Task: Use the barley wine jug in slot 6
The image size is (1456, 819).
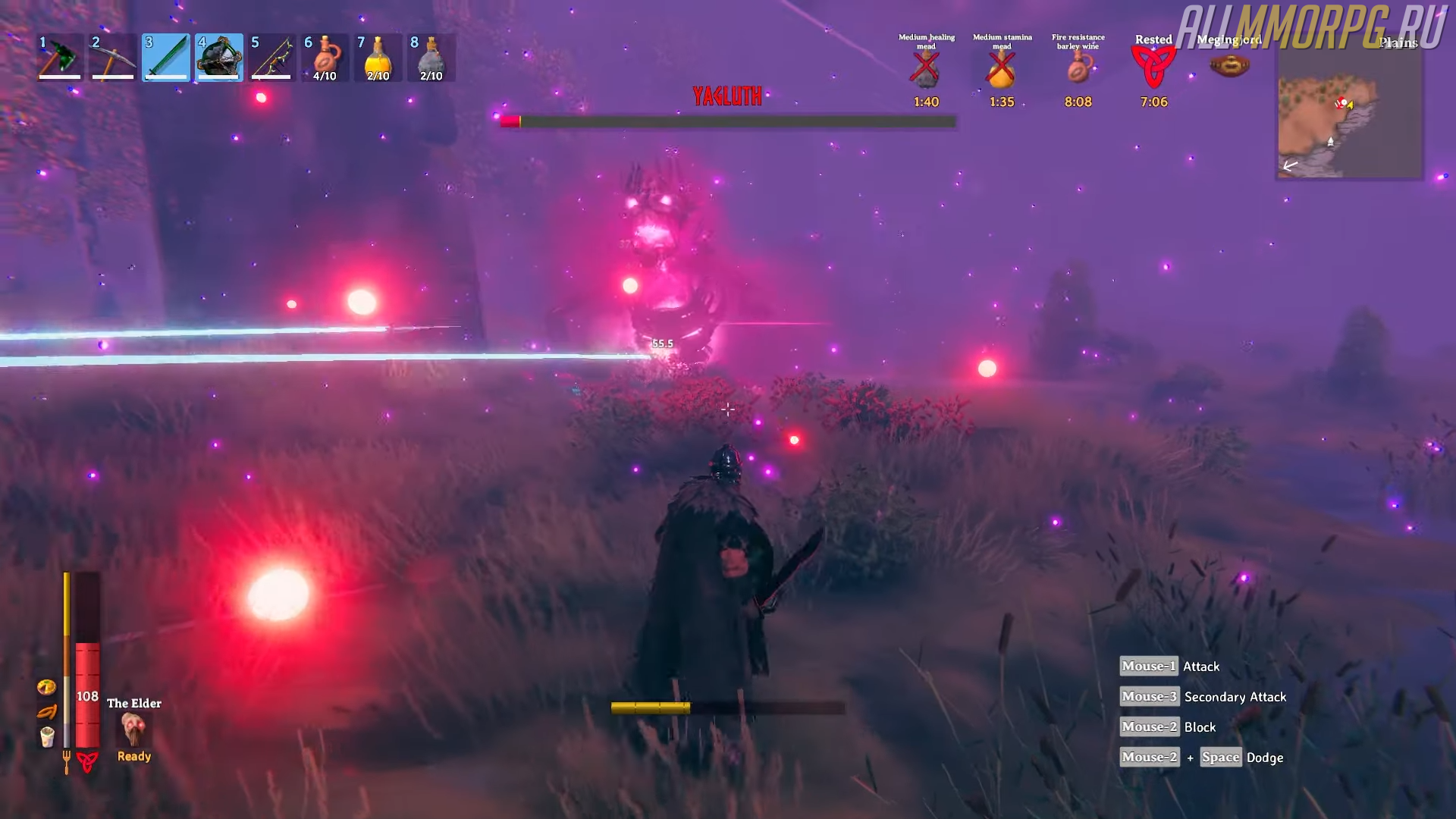Action: [325, 58]
